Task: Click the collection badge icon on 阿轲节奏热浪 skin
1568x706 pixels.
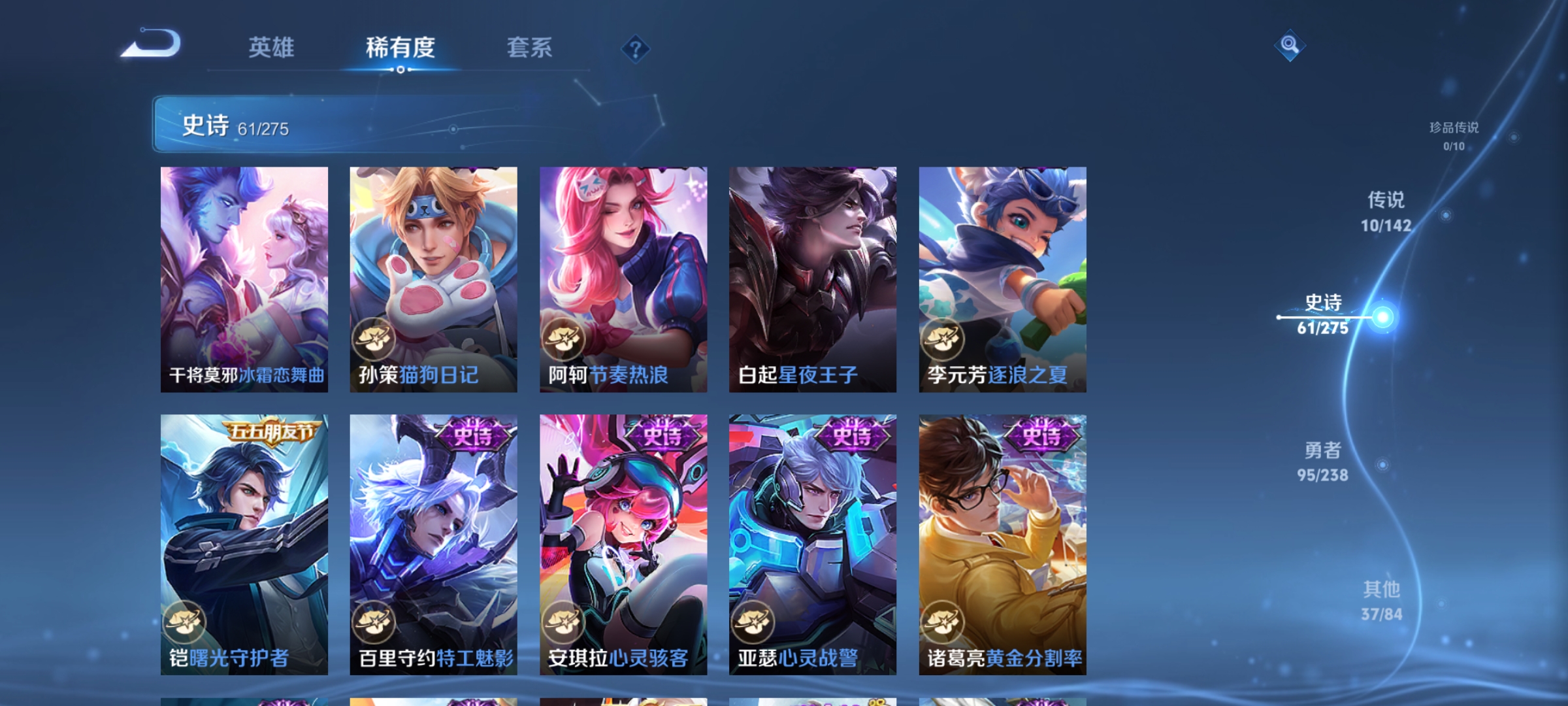Action: point(563,337)
